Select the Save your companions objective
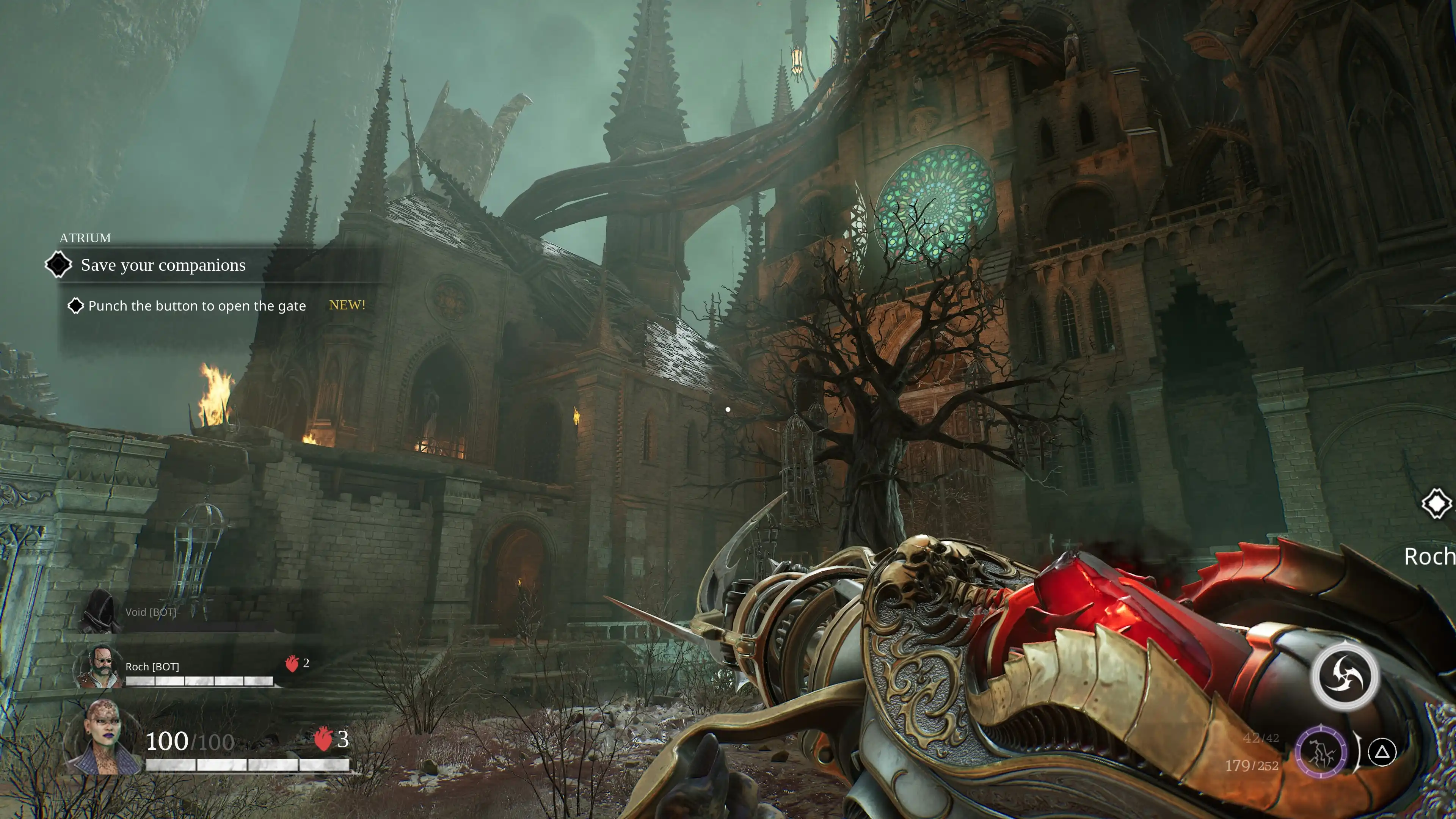Viewport: 1456px width, 819px height. tap(163, 265)
